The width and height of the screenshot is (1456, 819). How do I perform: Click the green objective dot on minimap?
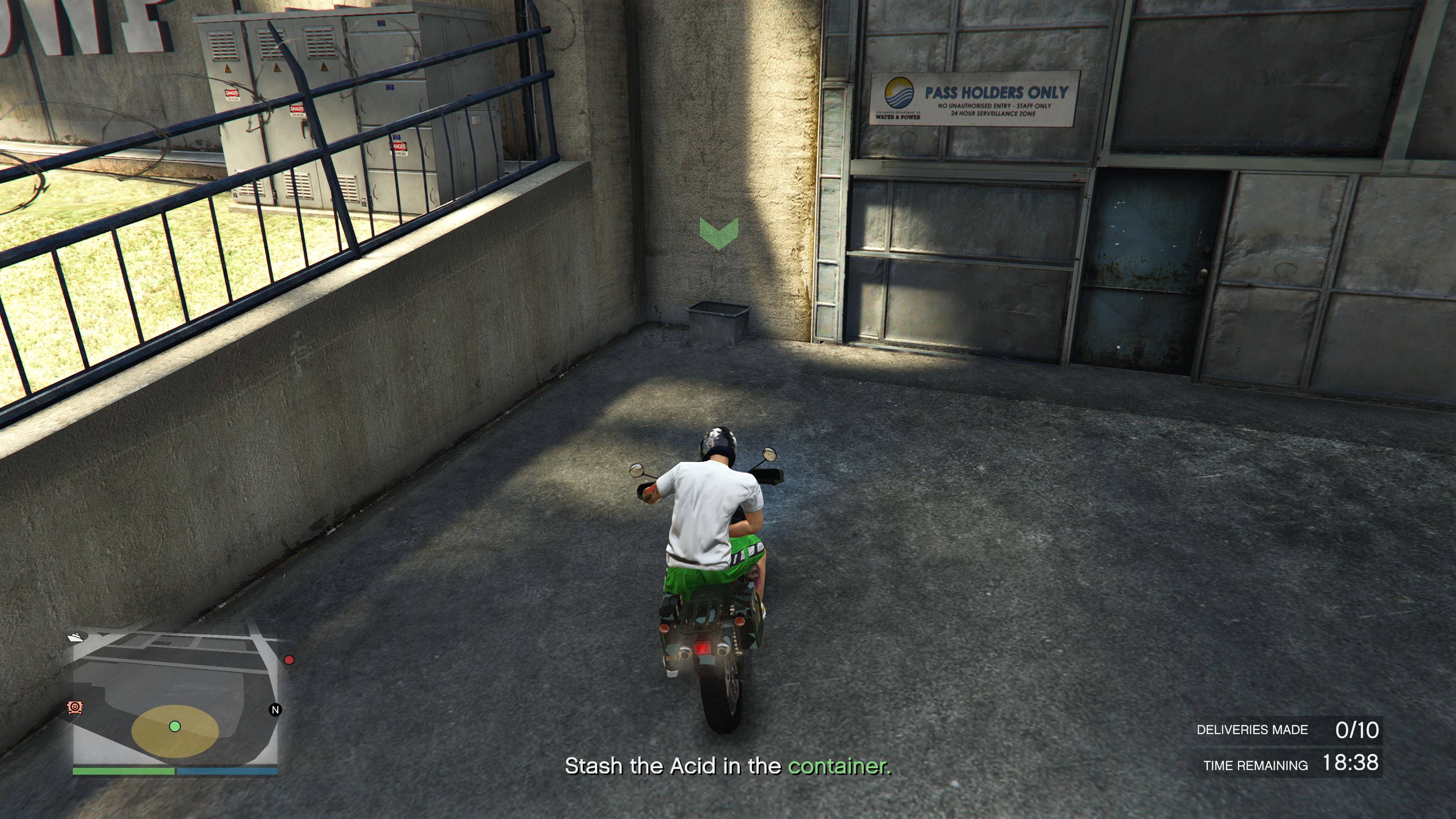click(175, 726)
